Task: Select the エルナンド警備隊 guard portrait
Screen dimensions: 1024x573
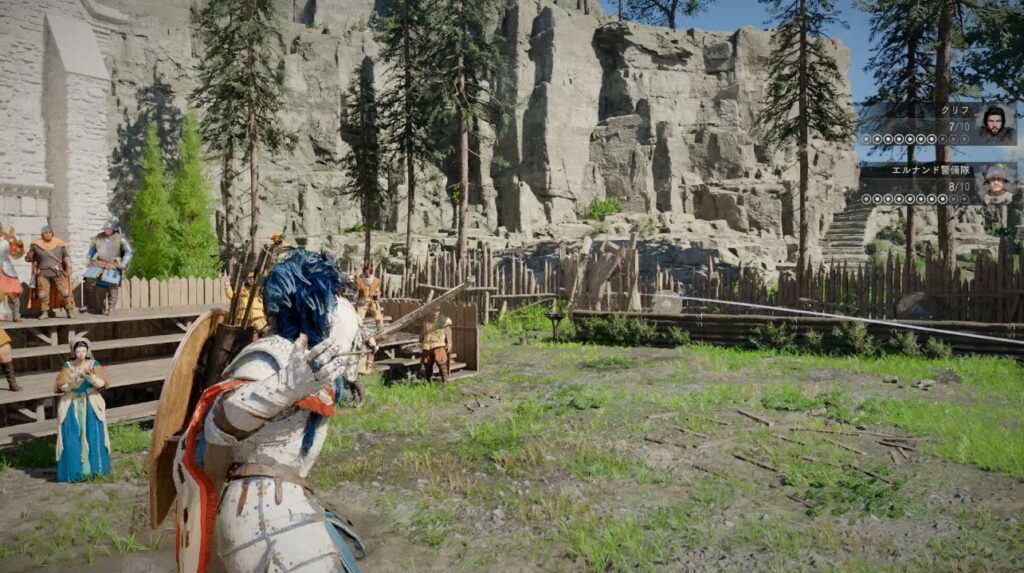Action: (x=995, y=184)
